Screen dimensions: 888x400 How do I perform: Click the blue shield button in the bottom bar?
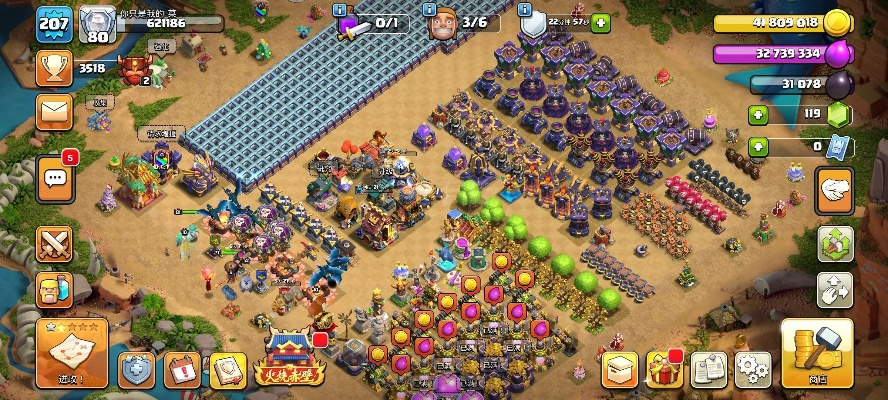[136, 370]
